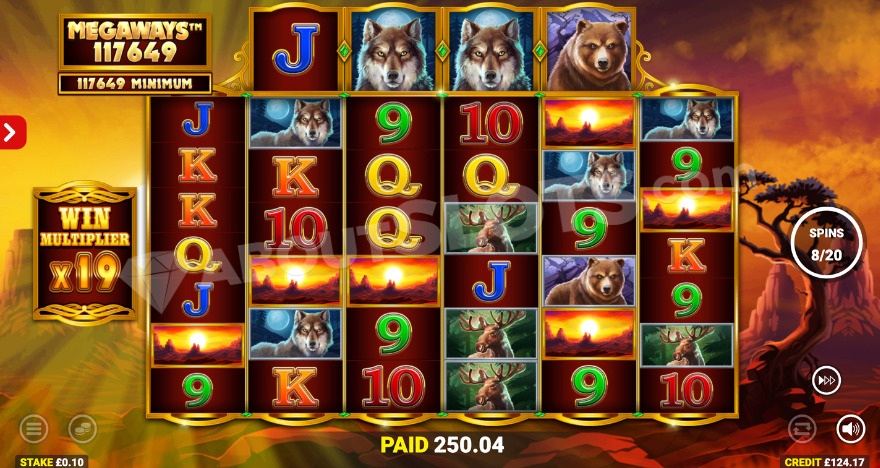Click the autoplay loop arrows button

coord(802,430)
